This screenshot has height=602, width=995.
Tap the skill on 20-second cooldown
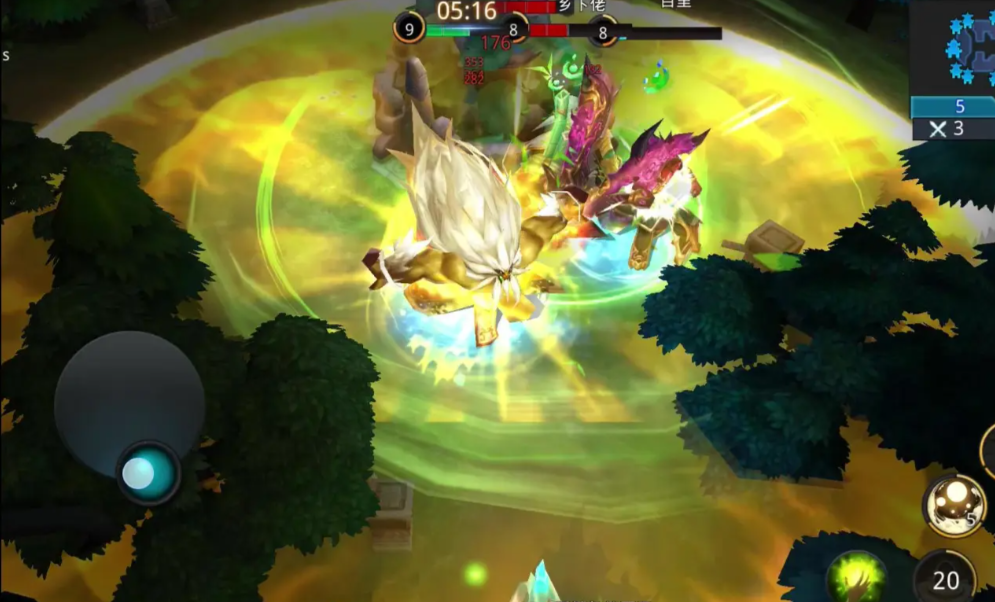click(x=947, y=578)
